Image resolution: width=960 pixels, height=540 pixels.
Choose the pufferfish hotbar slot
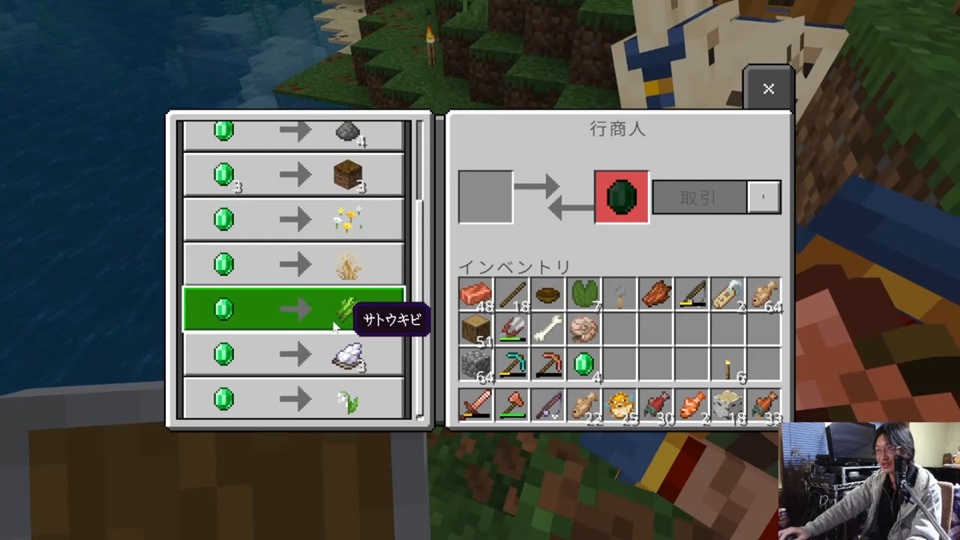pyautogui.click(x=620, y=405)
